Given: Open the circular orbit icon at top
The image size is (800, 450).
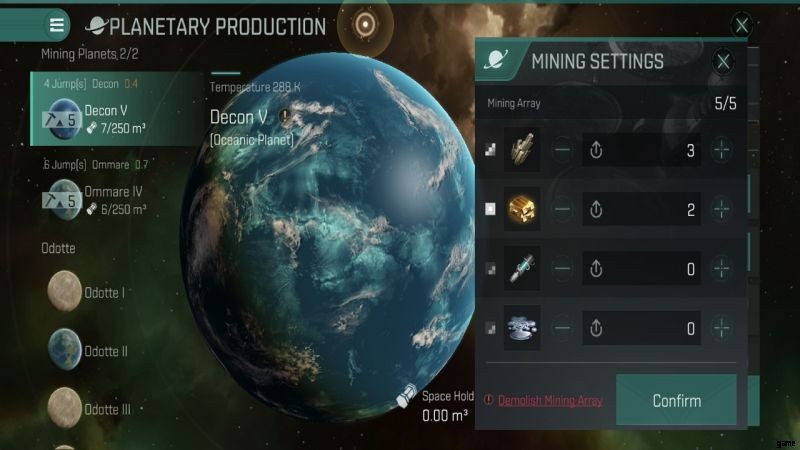Looking at the screenshot, I should [x=365, y=25].
